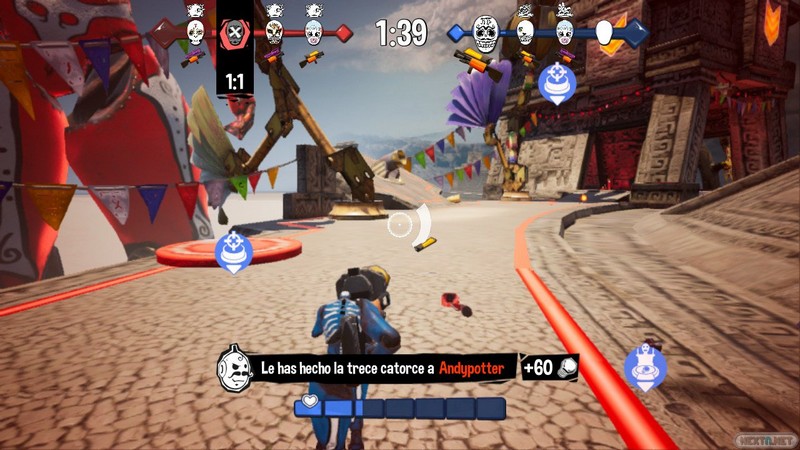
Task: Select the Andypotter name in the kill message
Action: point(477,369)
